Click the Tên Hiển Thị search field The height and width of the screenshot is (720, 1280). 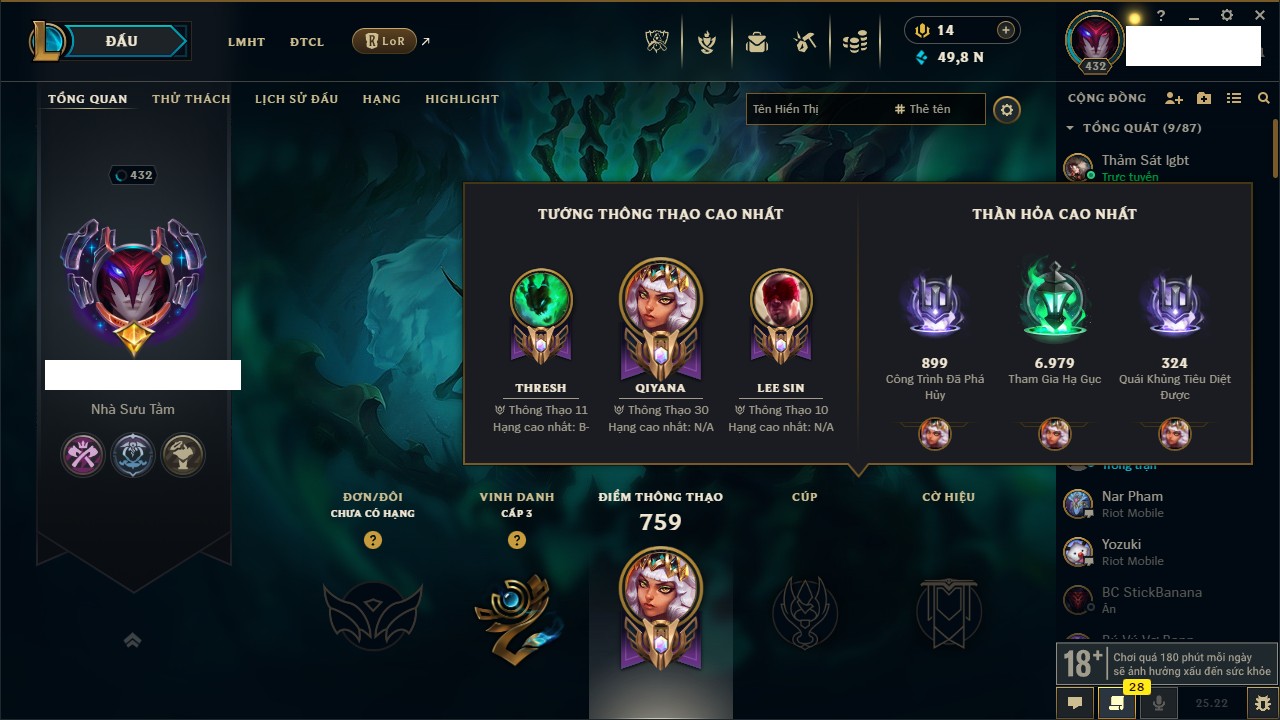pos(815,109)
